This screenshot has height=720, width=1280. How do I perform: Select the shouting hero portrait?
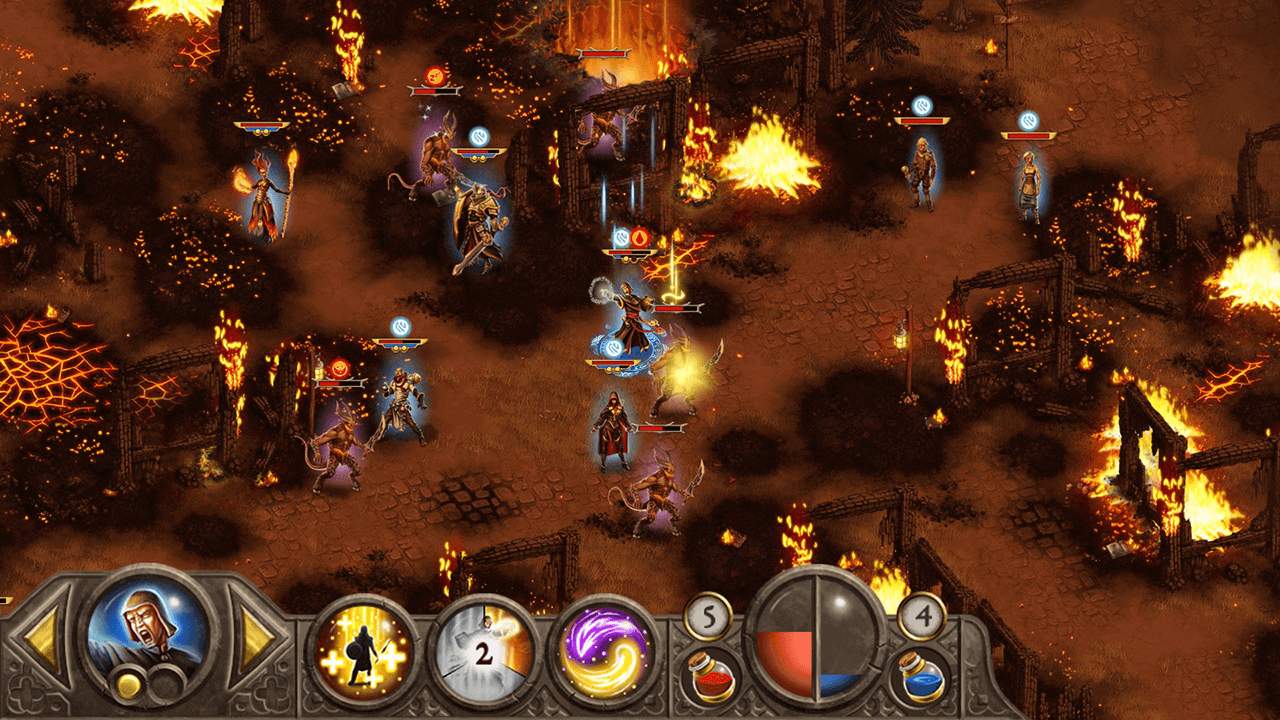[148, 634]
